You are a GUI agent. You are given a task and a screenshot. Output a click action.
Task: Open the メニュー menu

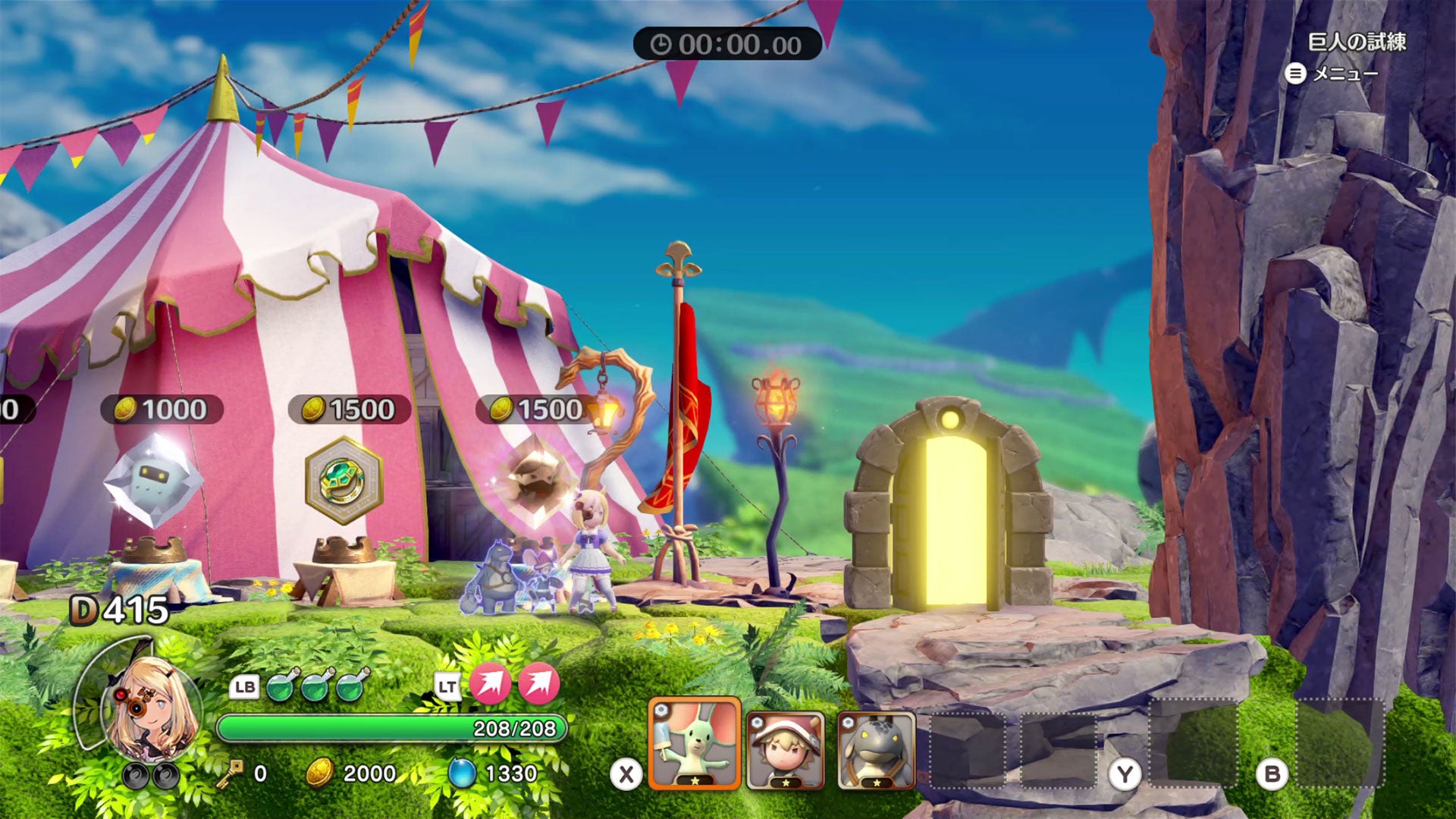1332,74
